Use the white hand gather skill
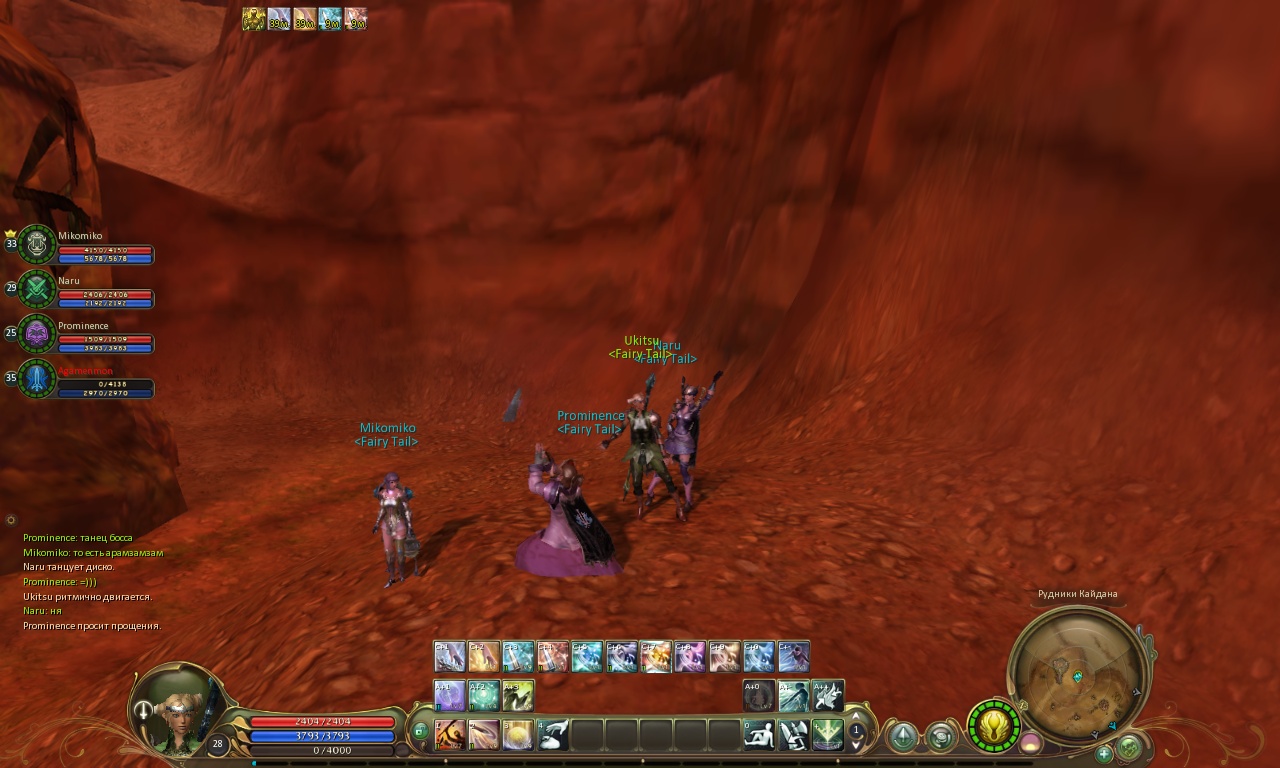This screenshot has width=1280, height=768. (x=553, y=735)
